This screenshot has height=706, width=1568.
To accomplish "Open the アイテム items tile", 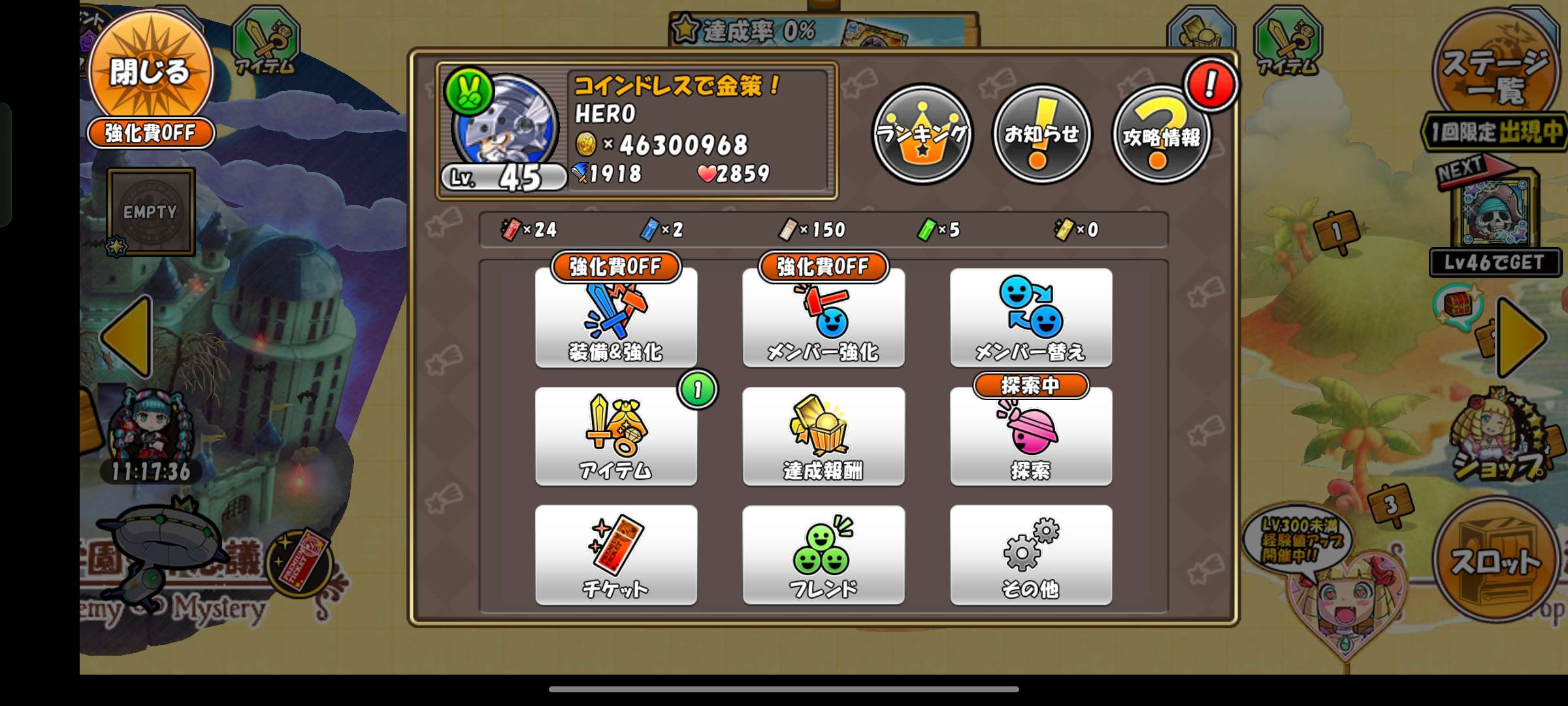I will (x=615, y=436).
